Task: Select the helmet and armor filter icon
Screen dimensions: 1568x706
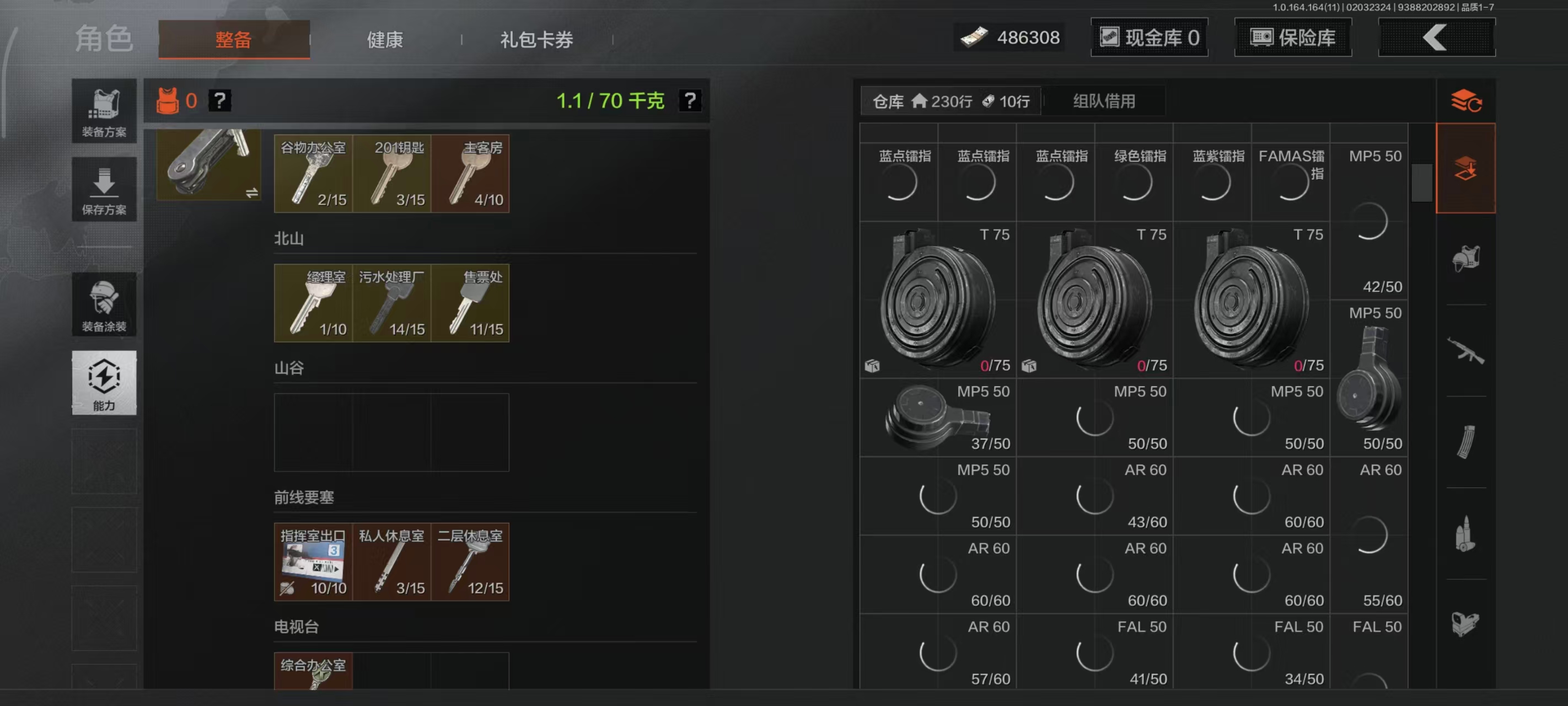Action: click(1467, 257)
